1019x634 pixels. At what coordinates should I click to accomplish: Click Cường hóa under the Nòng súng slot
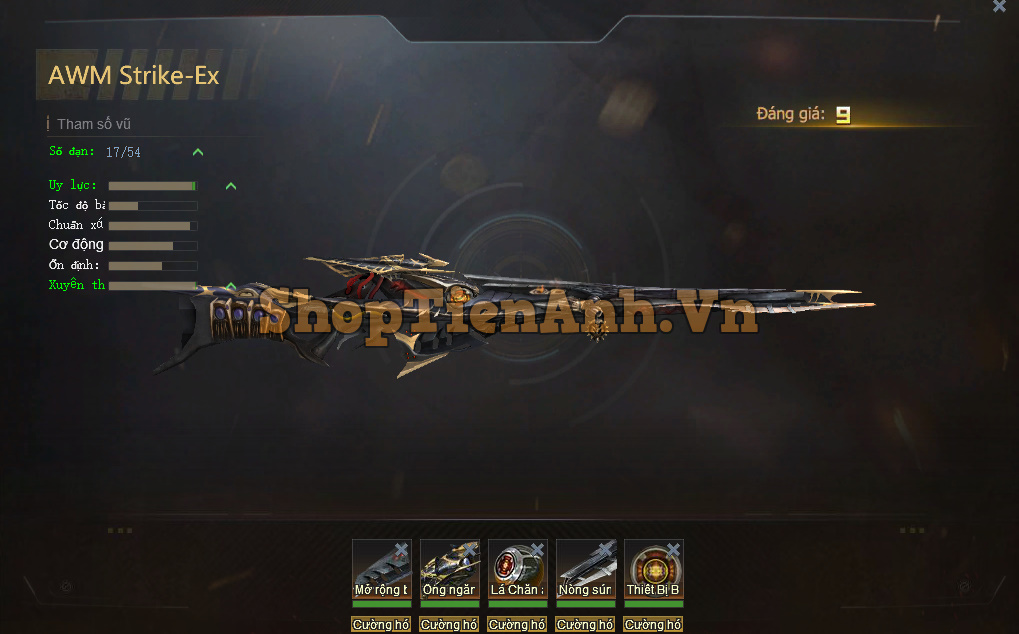[585, 625]
